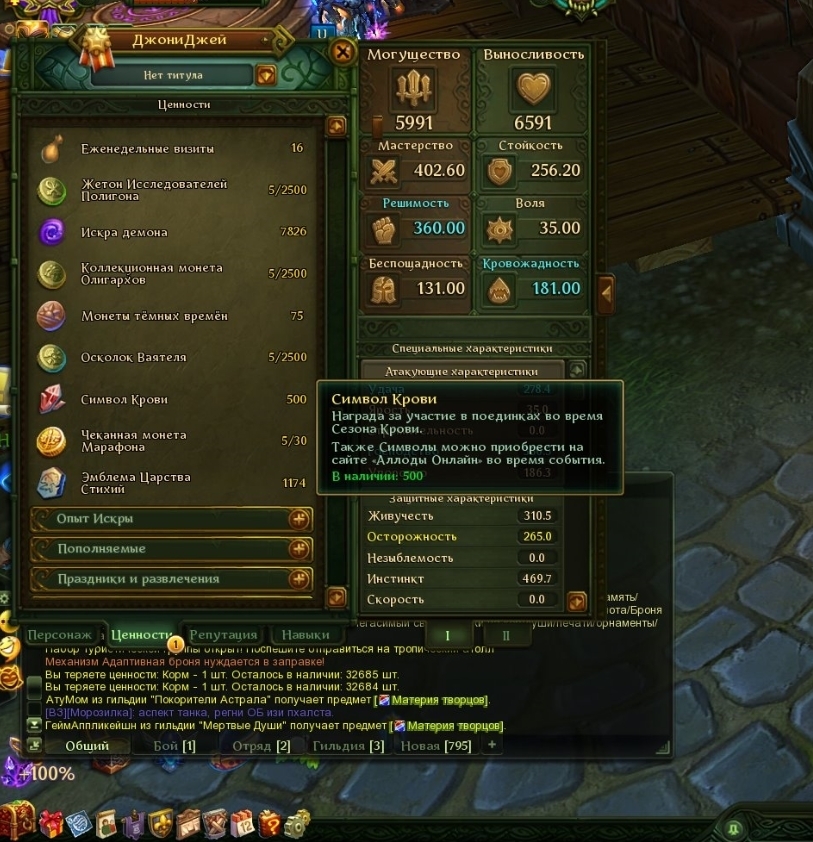Open the title dropdown next to Нет титула

[266, 75]
